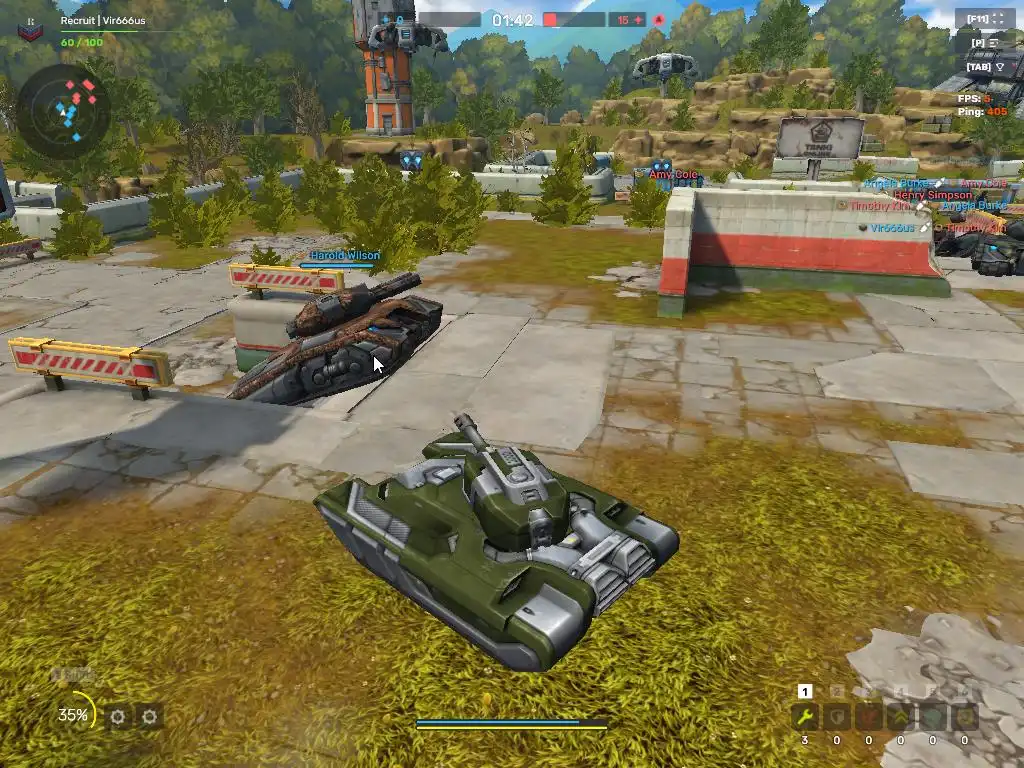The image size is (1024, 768).
Task: Activate the red double damage supply
Action: pyautogui.click(x=869, y=716)
